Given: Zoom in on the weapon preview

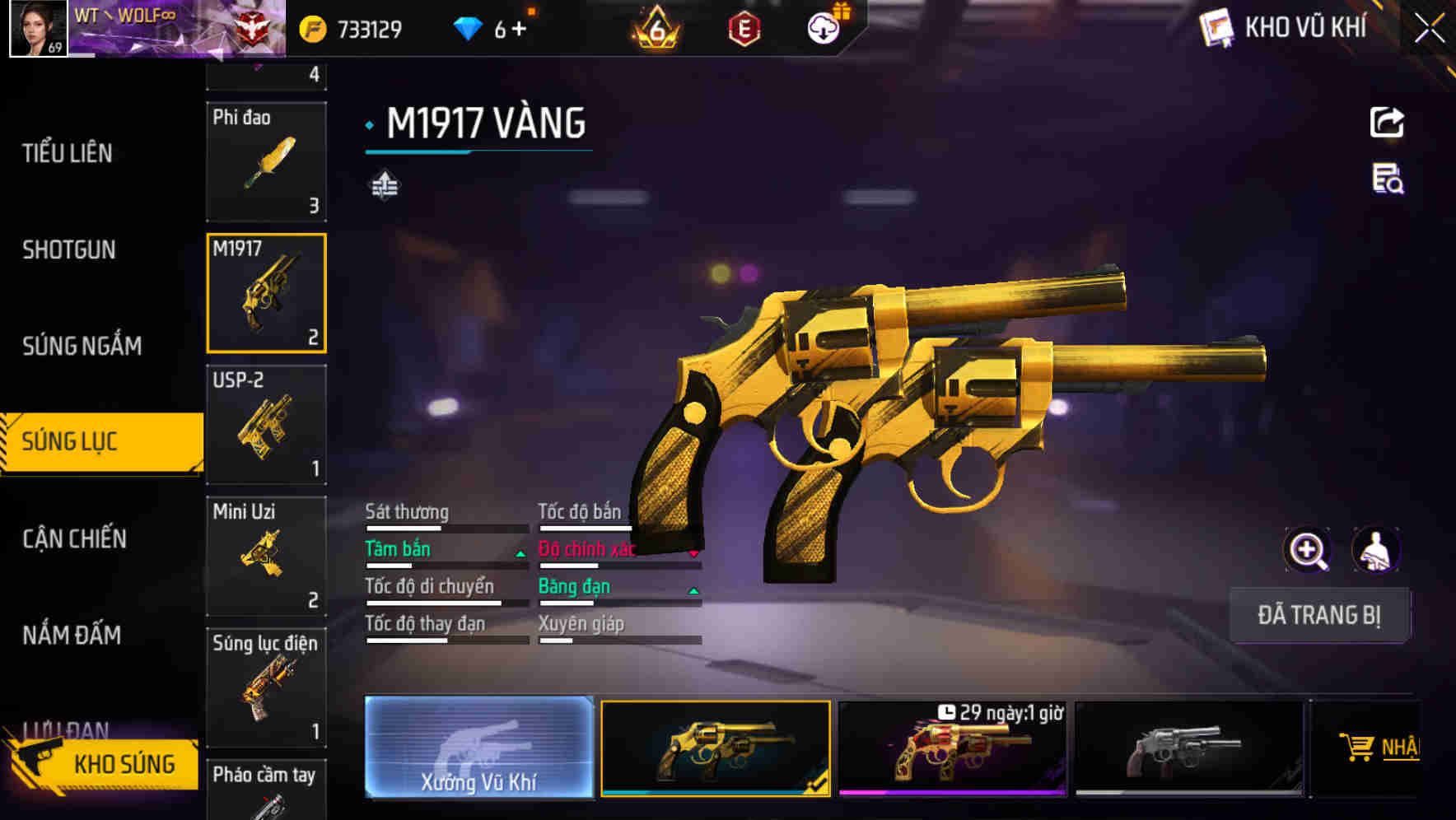Looking at the screenshot, I should click(1307, 550).
